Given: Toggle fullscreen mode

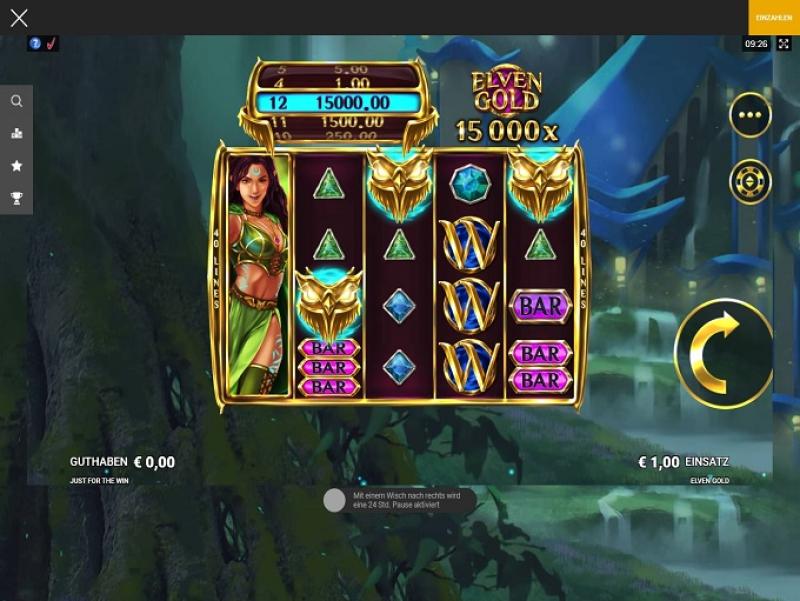Looking at the screenshot, I should (x=784, y=44).
